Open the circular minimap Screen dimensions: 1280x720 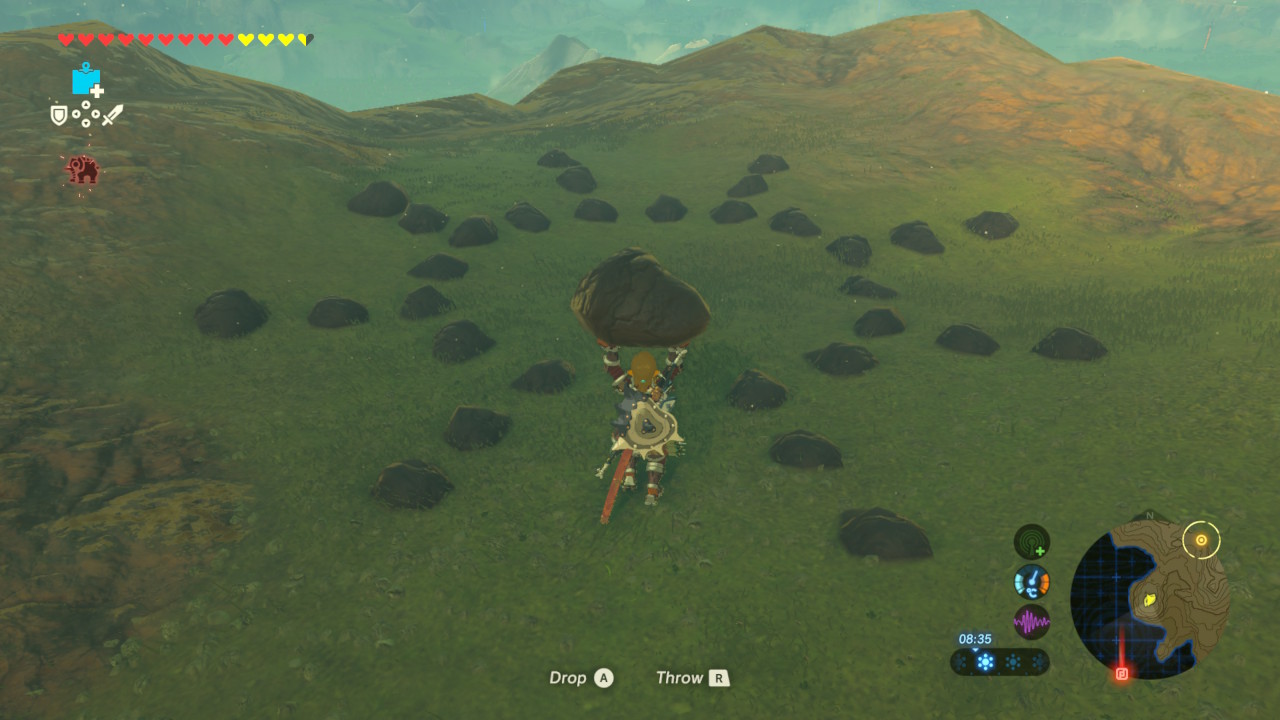tap(1149, 600)
